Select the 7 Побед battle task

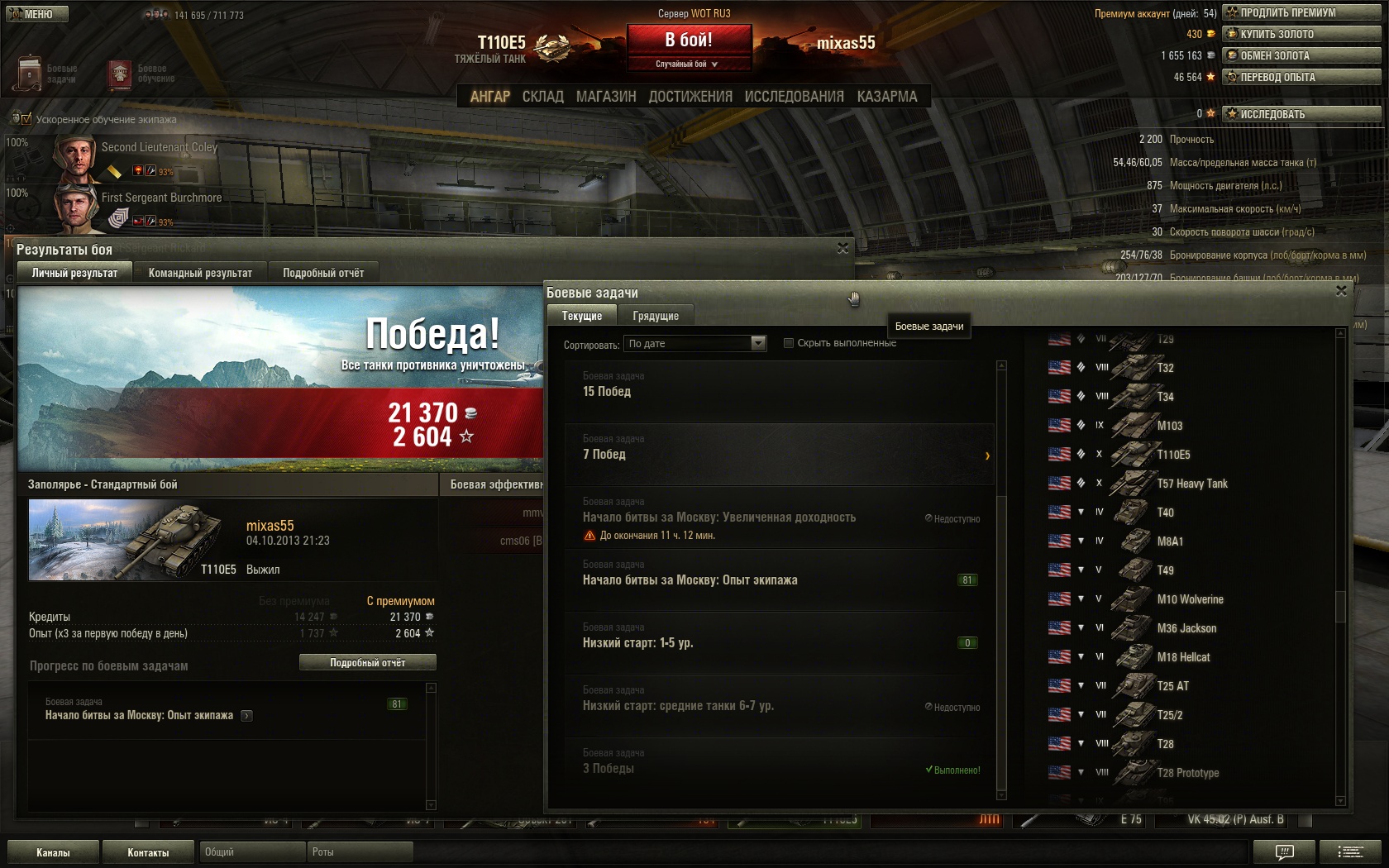(x=777, y=454)
